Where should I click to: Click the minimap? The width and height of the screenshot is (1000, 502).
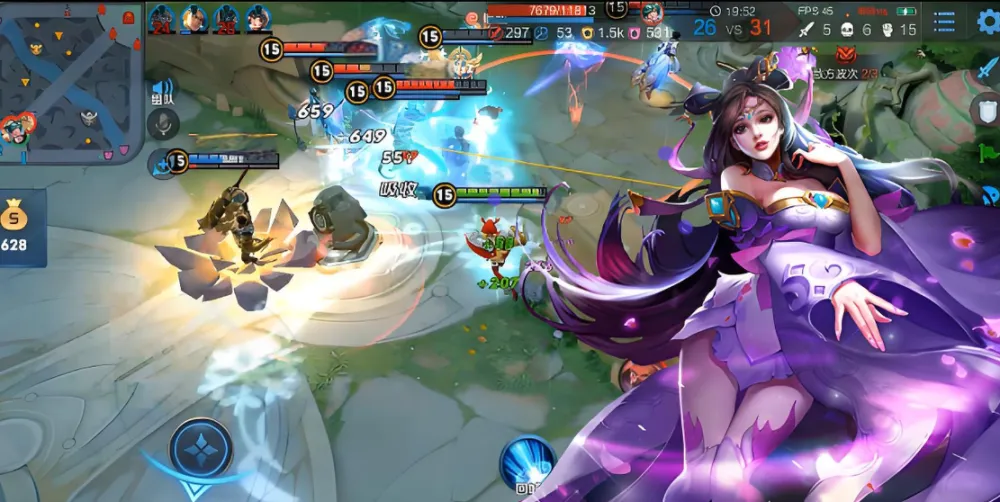(72, 82)
